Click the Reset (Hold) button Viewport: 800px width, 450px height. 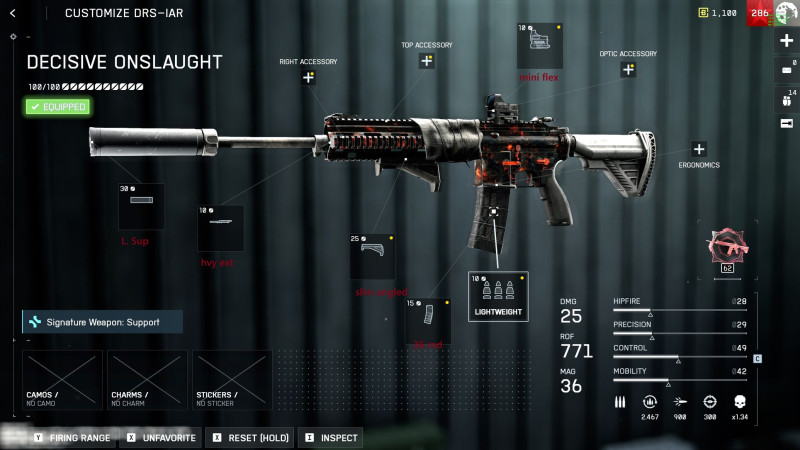[249, 438]
